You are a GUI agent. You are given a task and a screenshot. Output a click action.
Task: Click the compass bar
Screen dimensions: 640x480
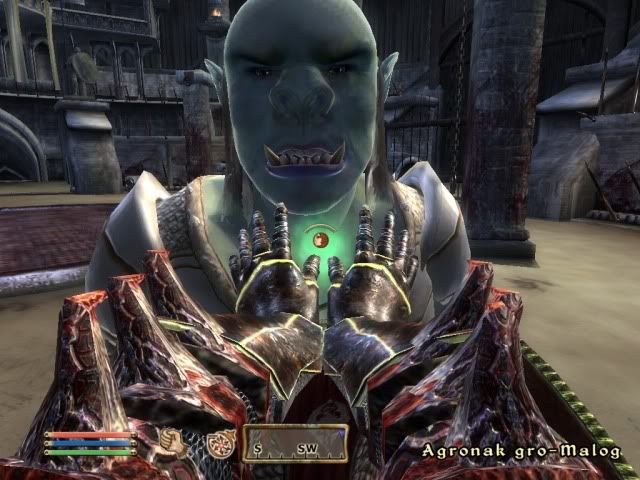point(296,443)
